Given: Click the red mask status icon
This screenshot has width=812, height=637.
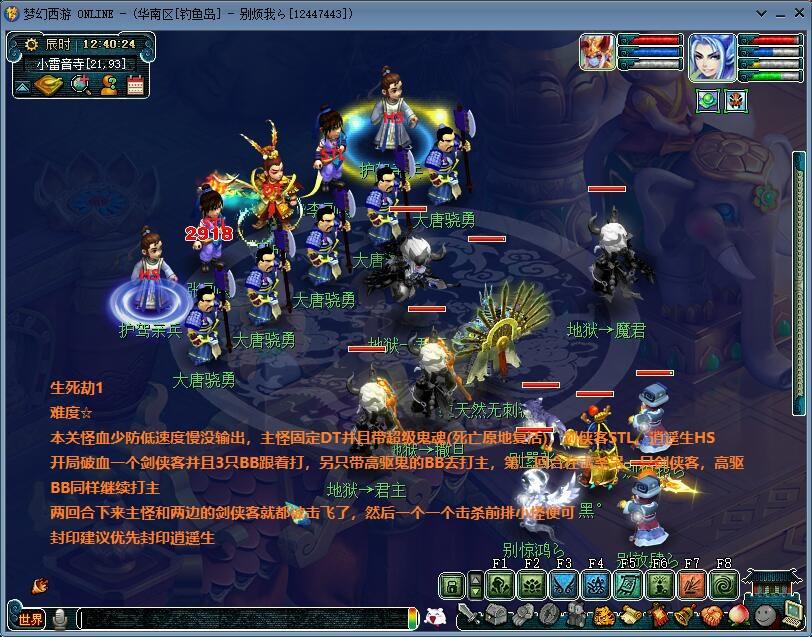Looking at the screenshot, I should (x=736, y=100).
